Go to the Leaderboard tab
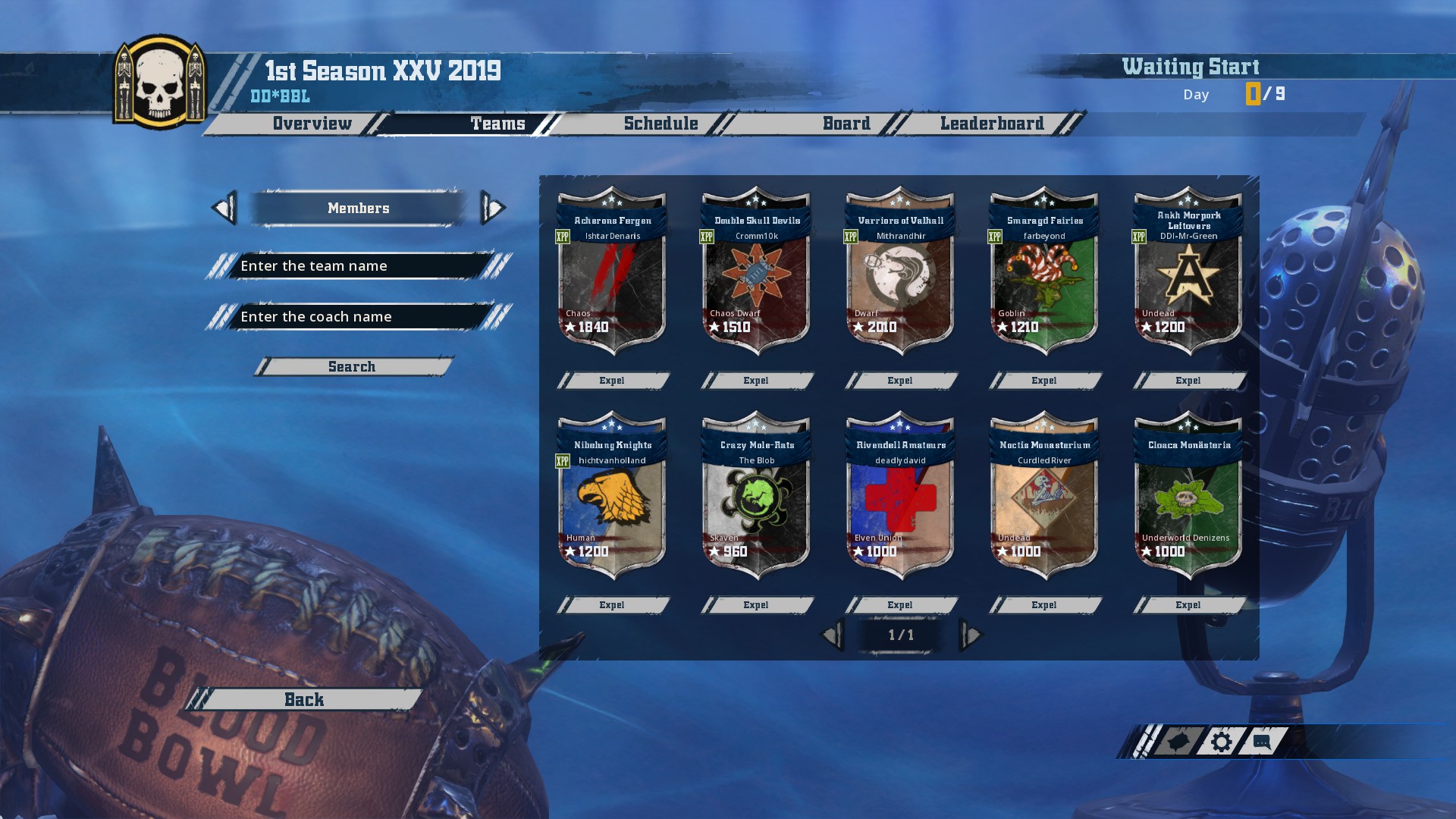The width and height of the screenshot is (1456, 819). pos(992,124)
